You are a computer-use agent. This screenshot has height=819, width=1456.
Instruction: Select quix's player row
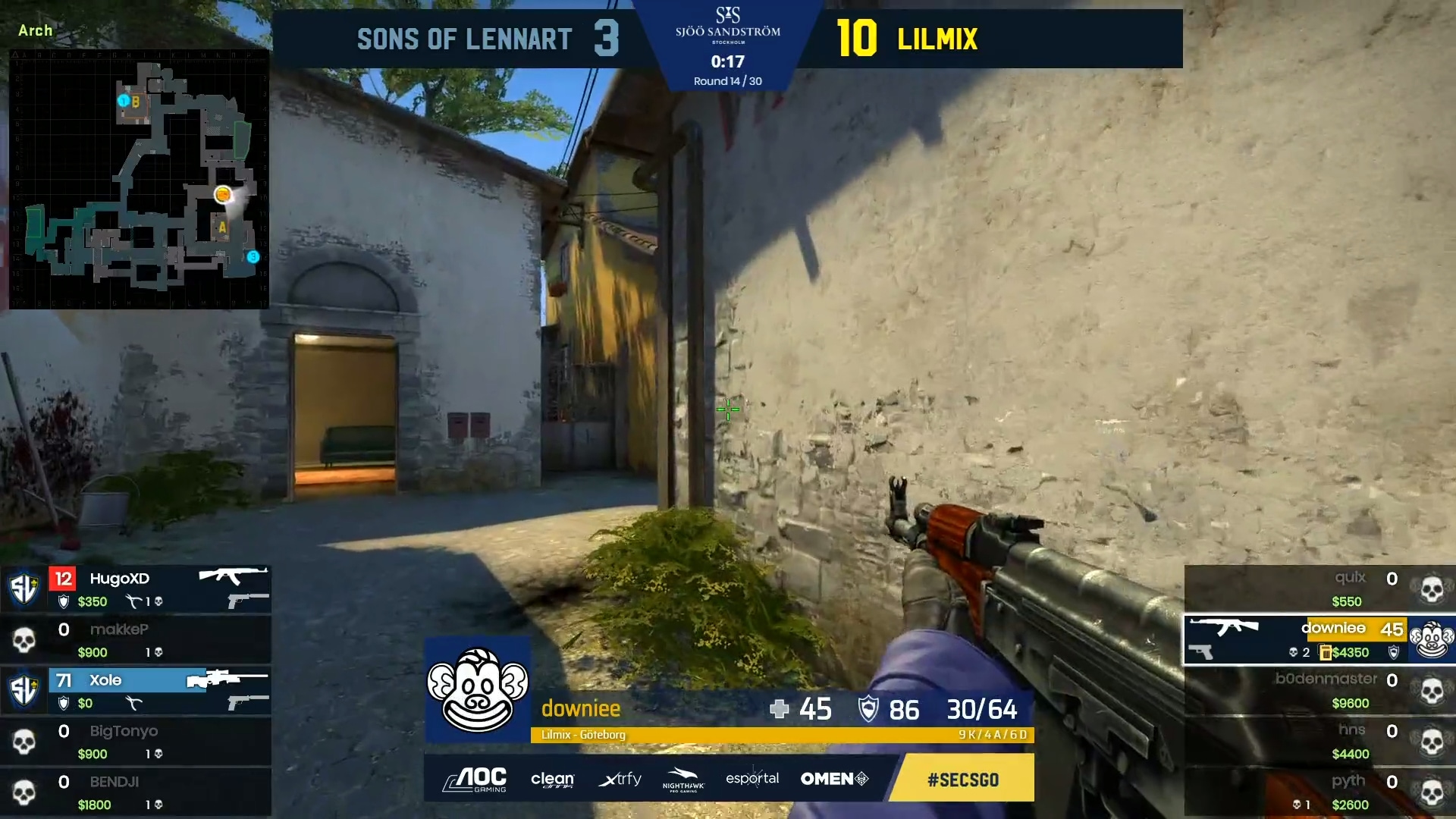[x=1319, y=588]
